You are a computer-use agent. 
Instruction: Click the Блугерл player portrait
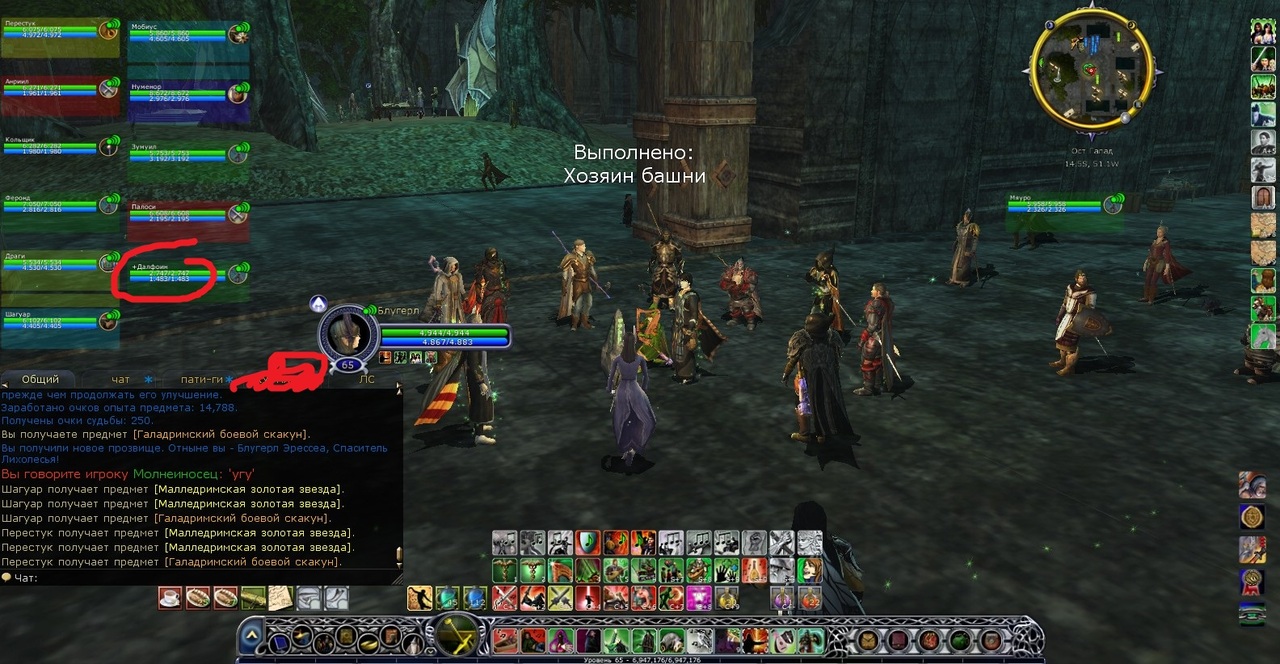(347, 335)
